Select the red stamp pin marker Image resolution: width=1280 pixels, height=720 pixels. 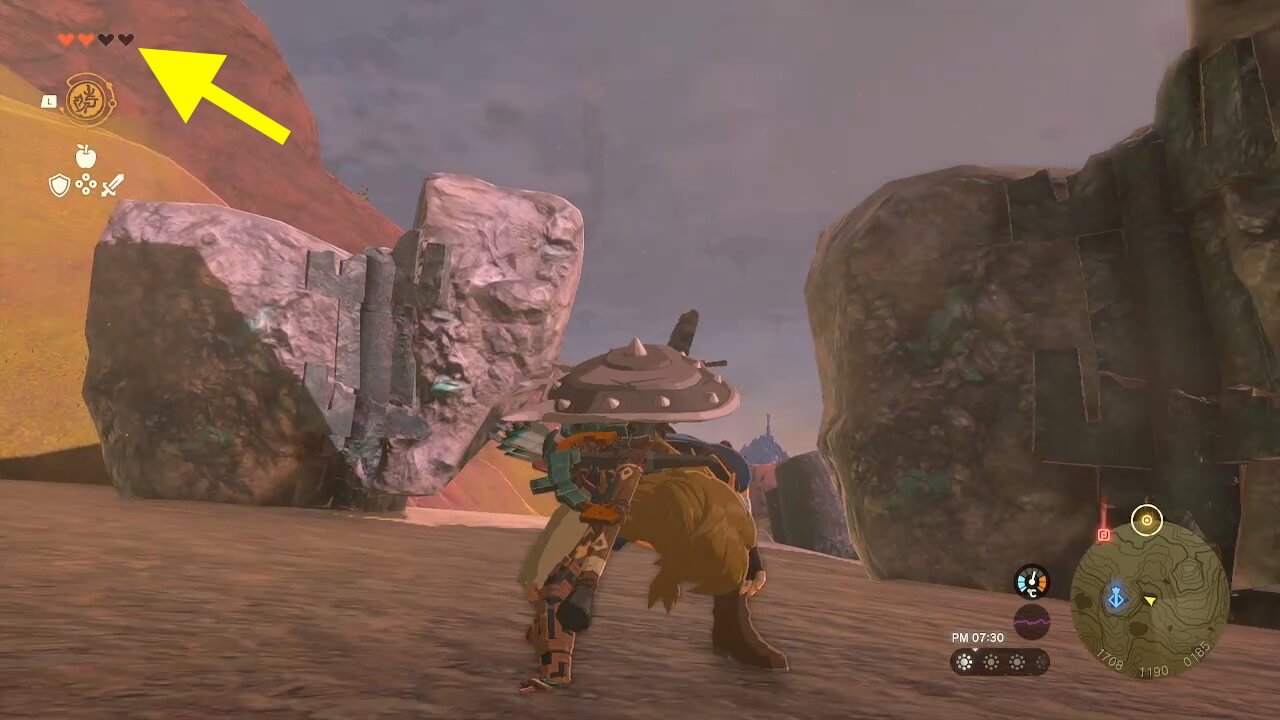[x=1104, y=534]
